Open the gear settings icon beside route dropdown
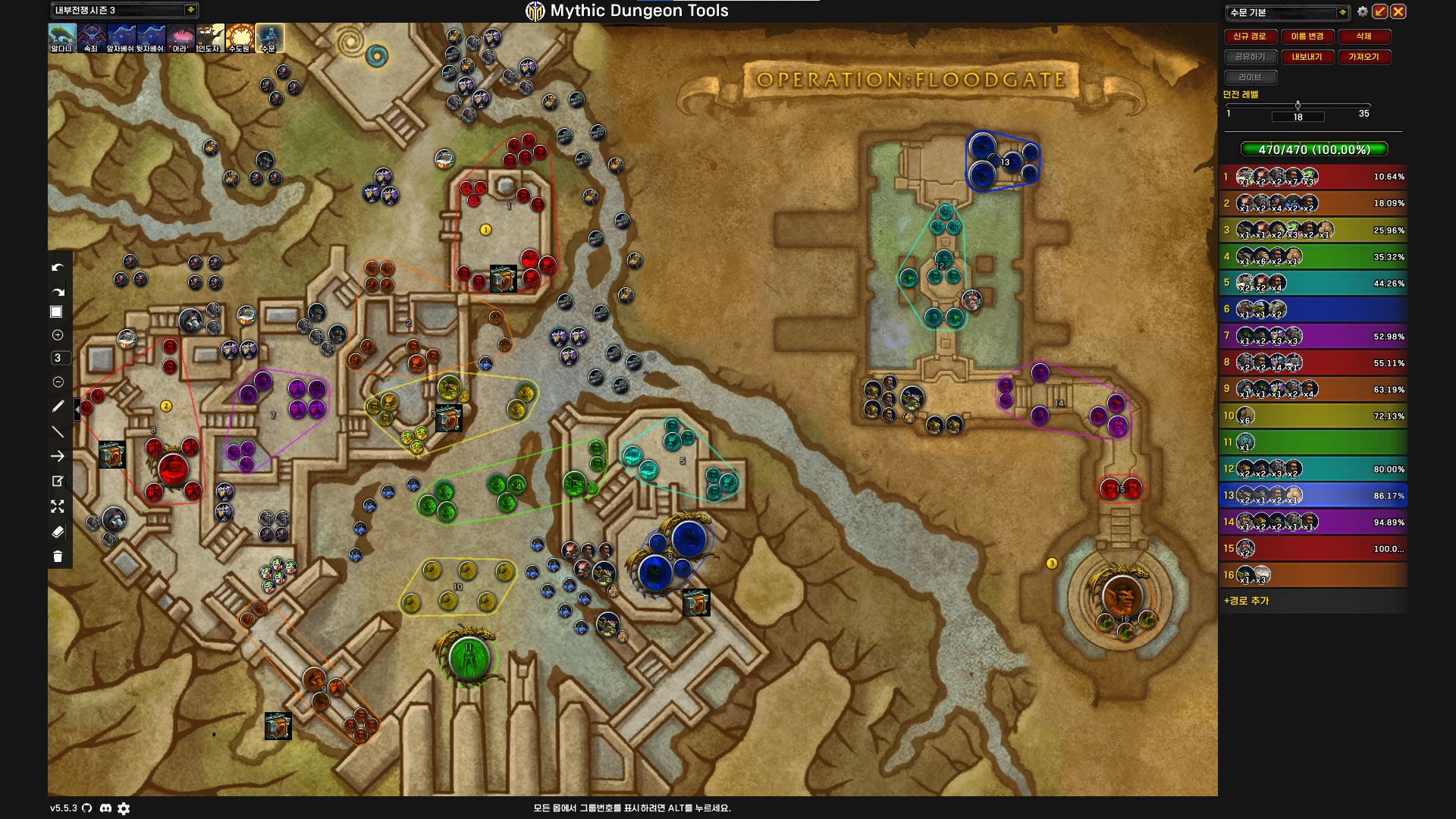 pyautogui.click(x=1363, y=11)
